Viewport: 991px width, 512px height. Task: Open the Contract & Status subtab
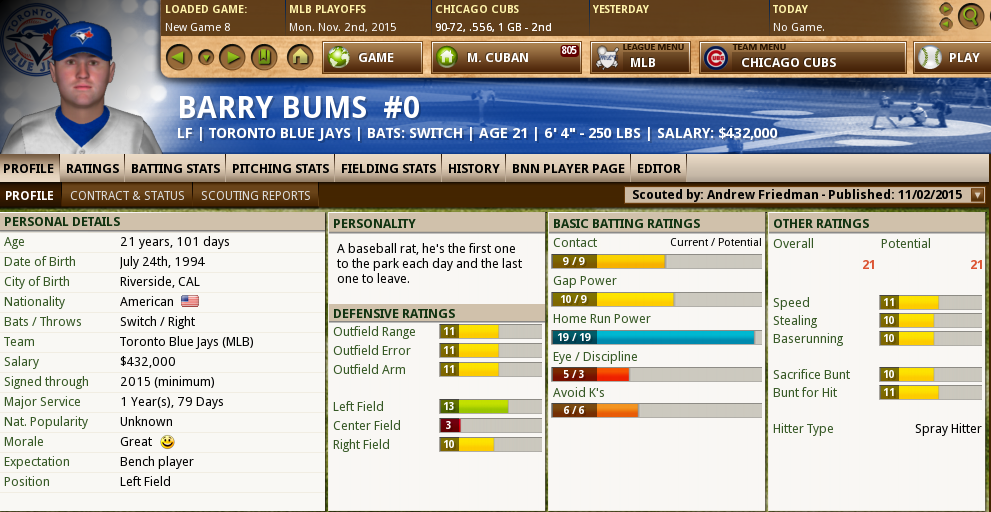point(127,195)
